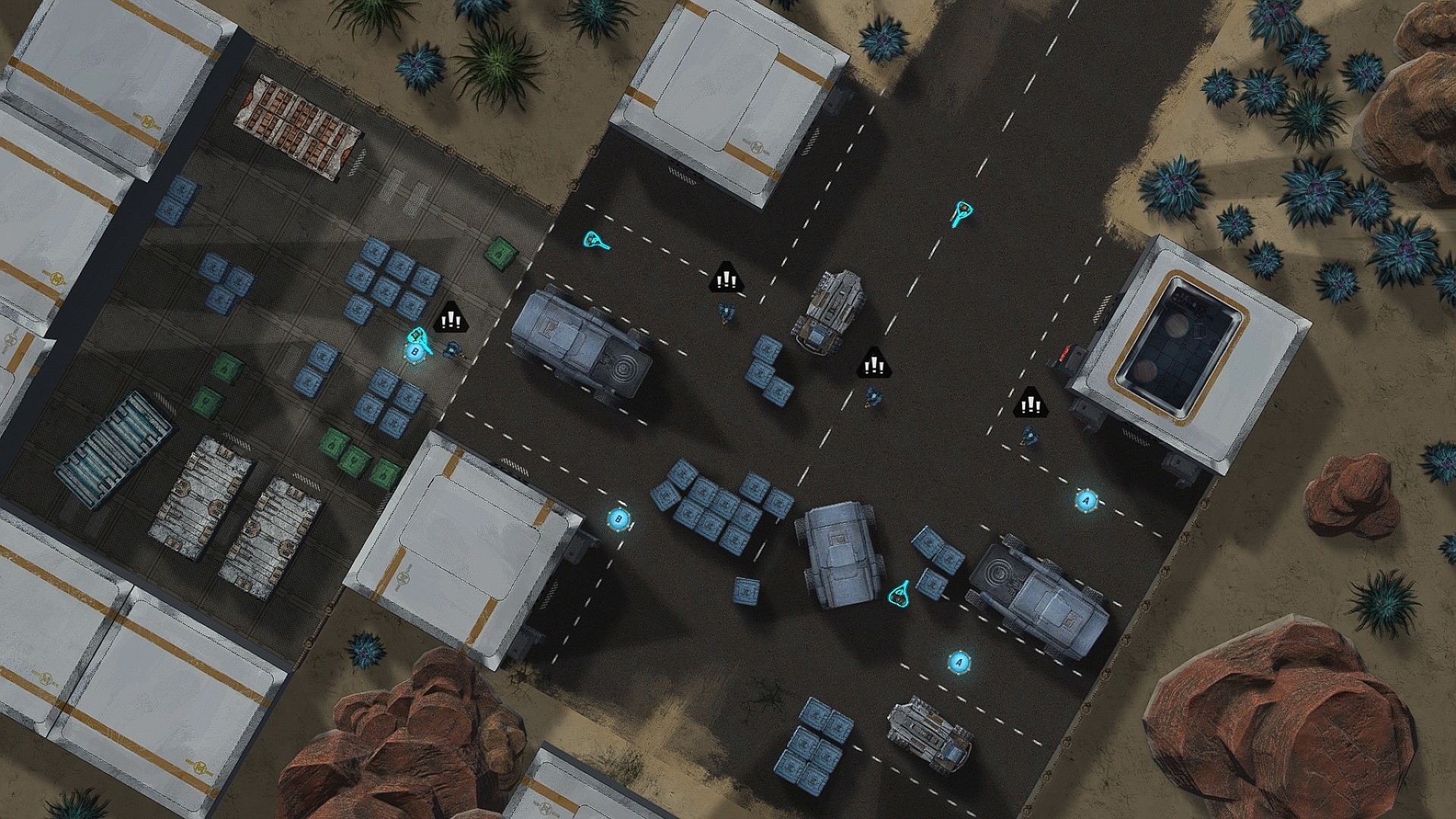The image size is (1456, 819).
Task: Click the alert warning inside the left warehouse
Action: (450, 321)
